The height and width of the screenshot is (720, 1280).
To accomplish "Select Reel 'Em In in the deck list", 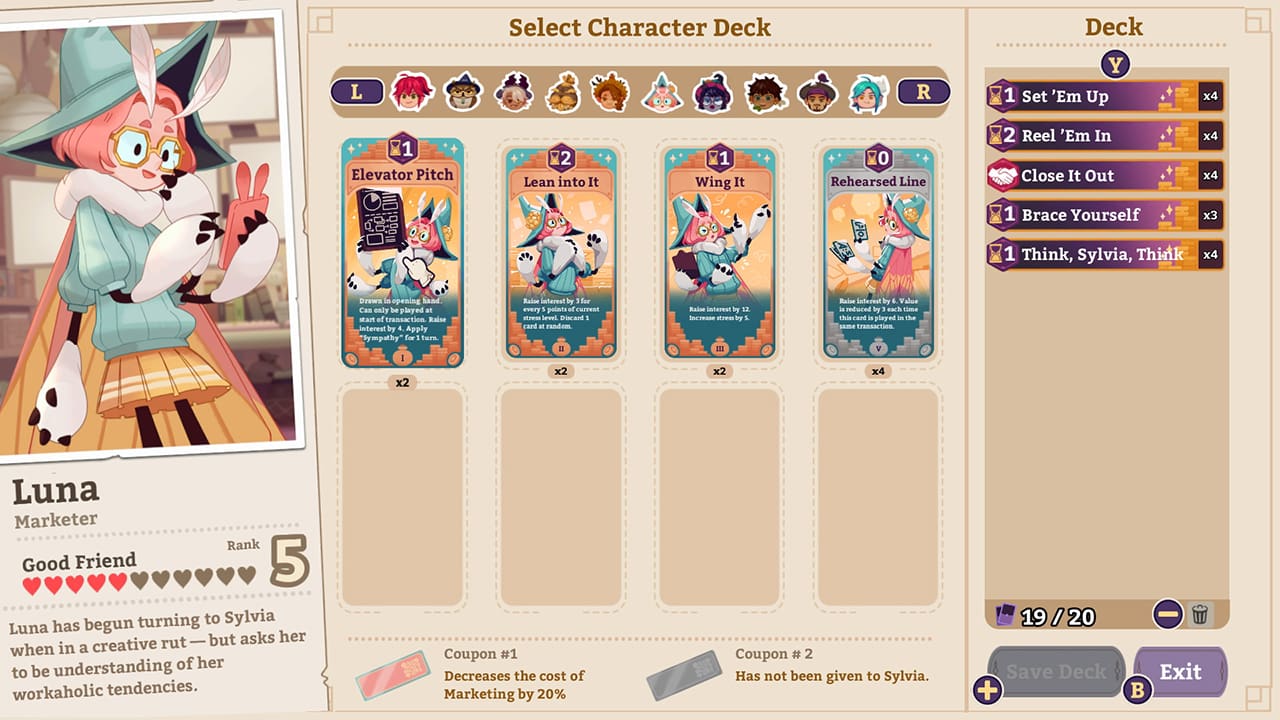I will click(1100, 136).
